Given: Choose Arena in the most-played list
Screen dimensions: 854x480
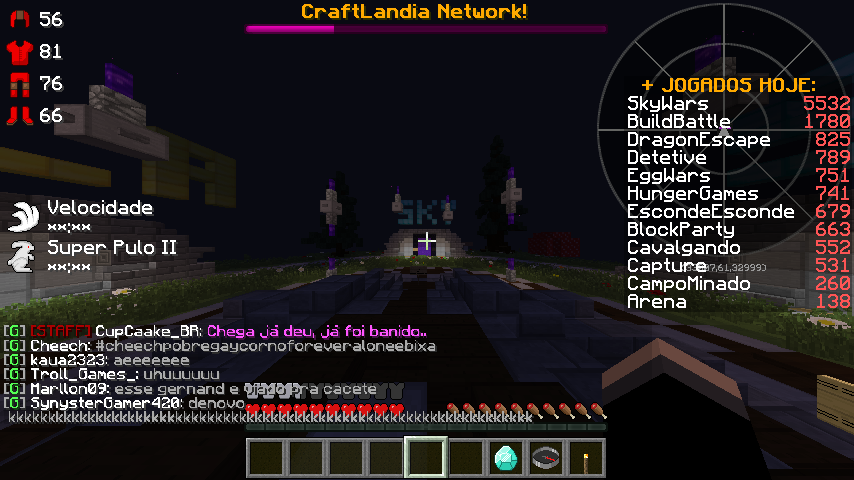Looking at the screenshot, I should click(x=656, y=302).
